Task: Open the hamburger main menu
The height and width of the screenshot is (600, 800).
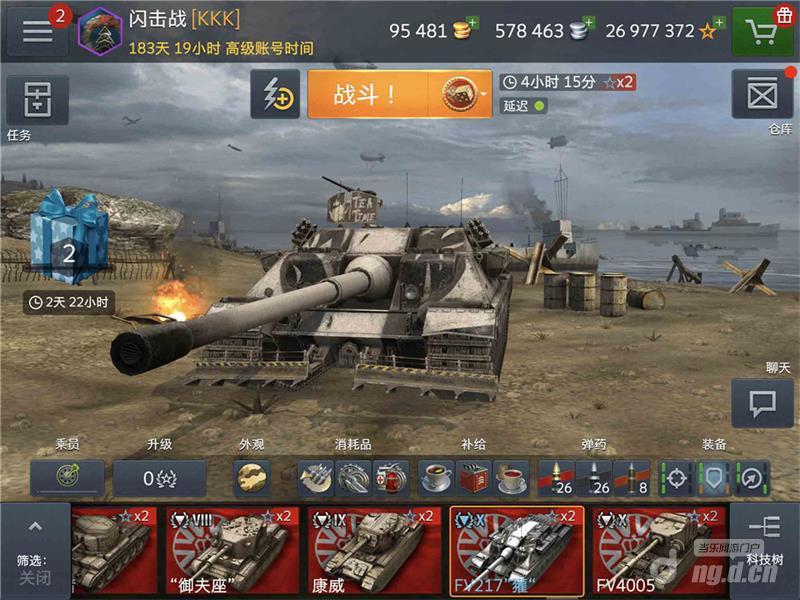Action: click(38, 31)
